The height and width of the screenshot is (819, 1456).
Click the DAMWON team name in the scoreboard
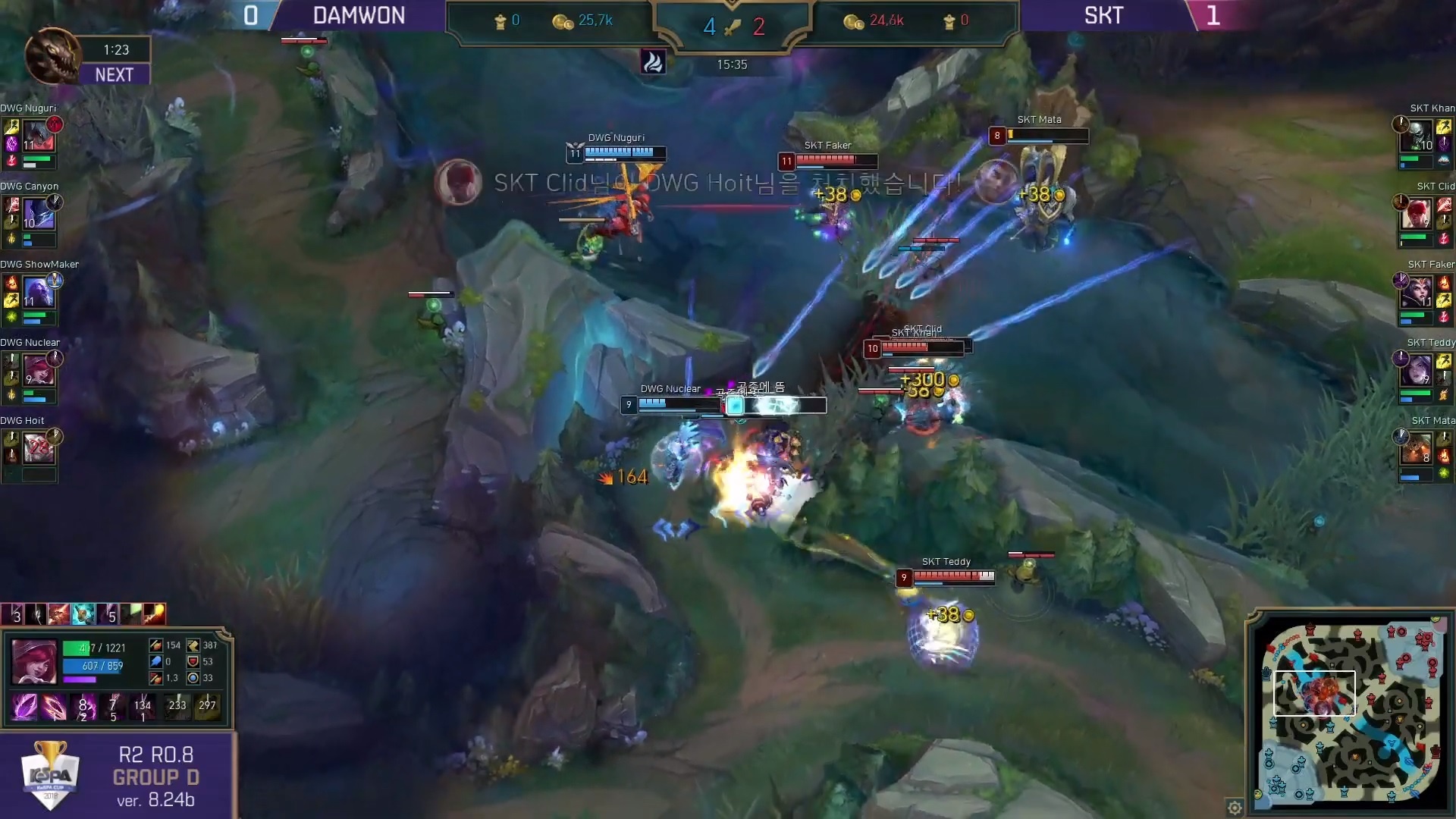pos(359,15)
